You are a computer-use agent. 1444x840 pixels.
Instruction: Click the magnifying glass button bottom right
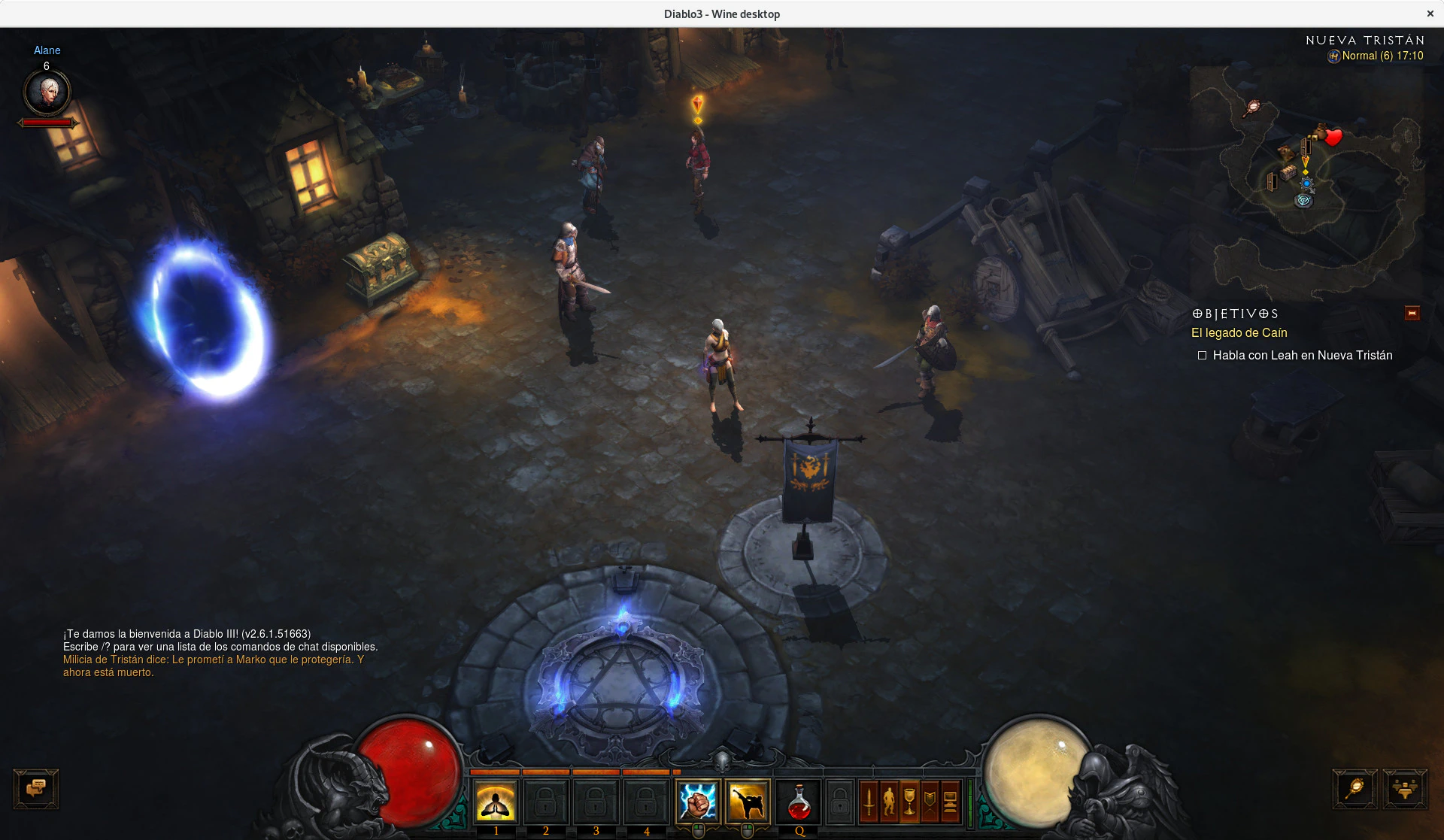1355,789
